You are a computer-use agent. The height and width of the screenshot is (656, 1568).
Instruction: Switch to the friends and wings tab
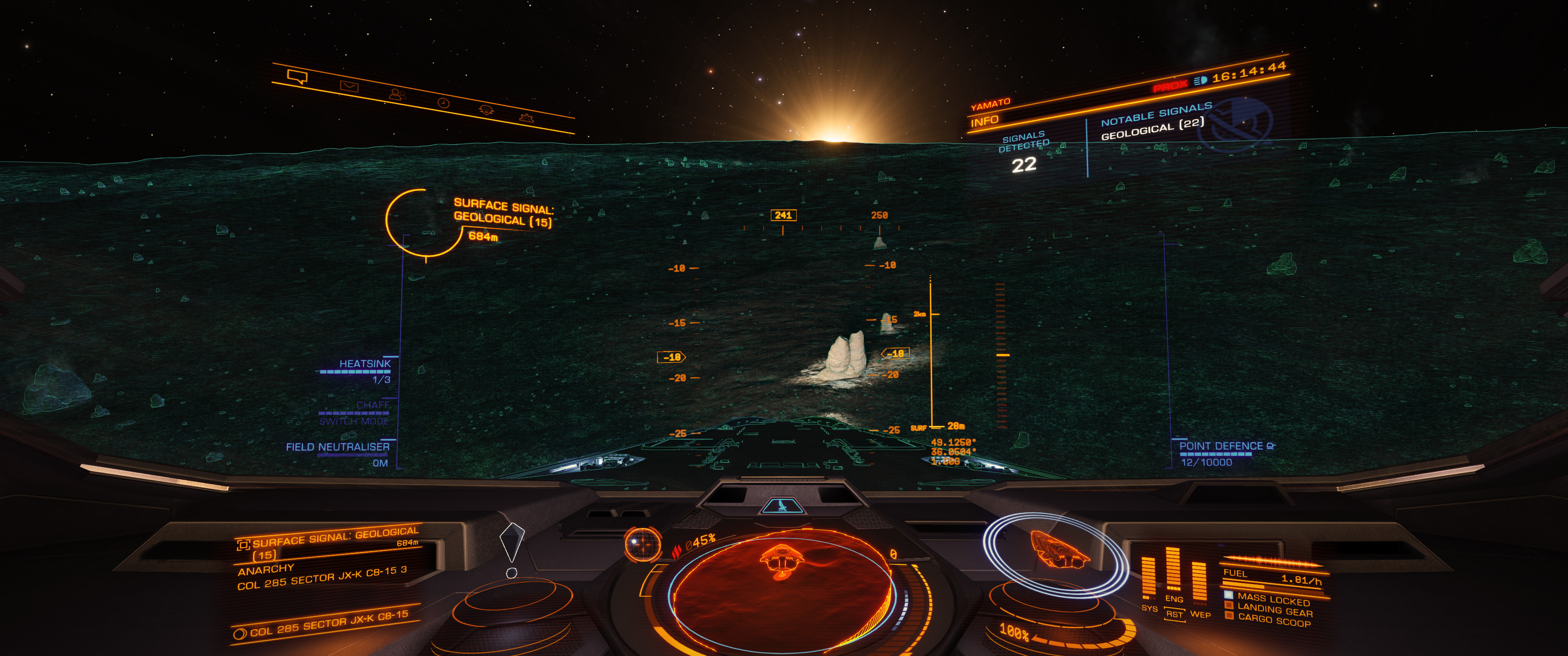pos(397,94)
